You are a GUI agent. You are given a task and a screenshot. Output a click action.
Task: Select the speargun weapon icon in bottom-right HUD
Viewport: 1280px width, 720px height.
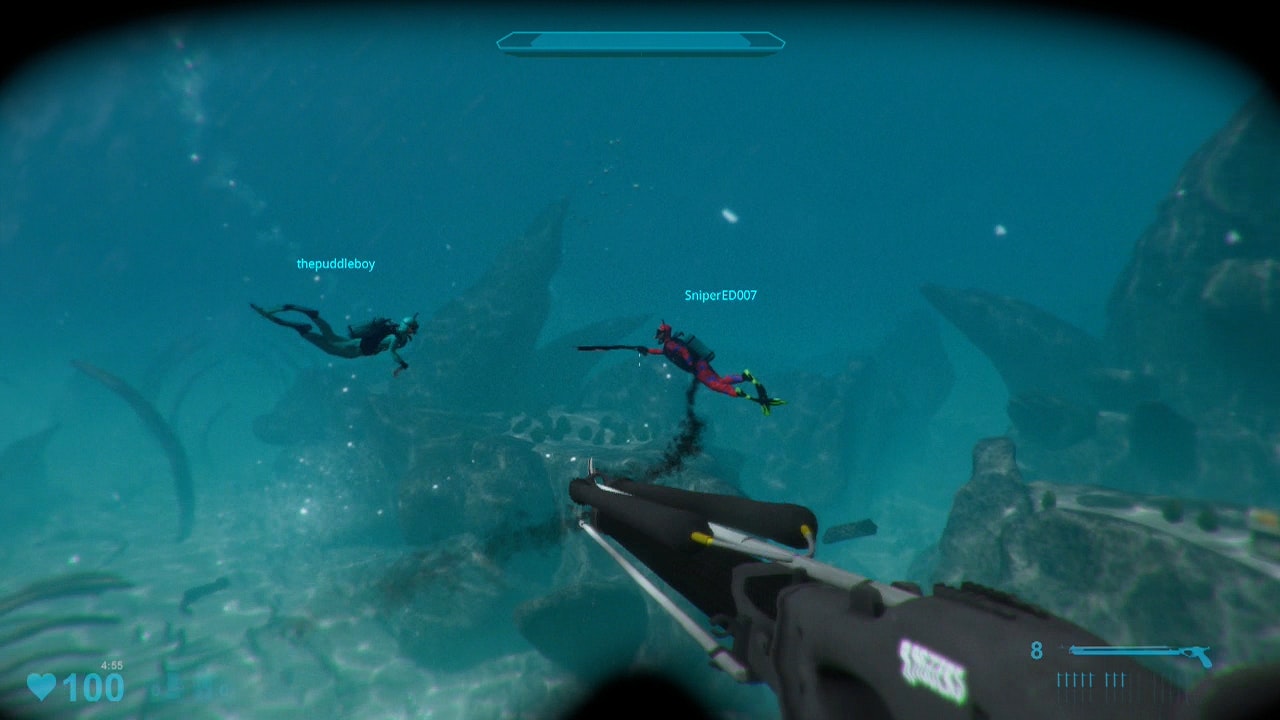[x=1140, y=652]
